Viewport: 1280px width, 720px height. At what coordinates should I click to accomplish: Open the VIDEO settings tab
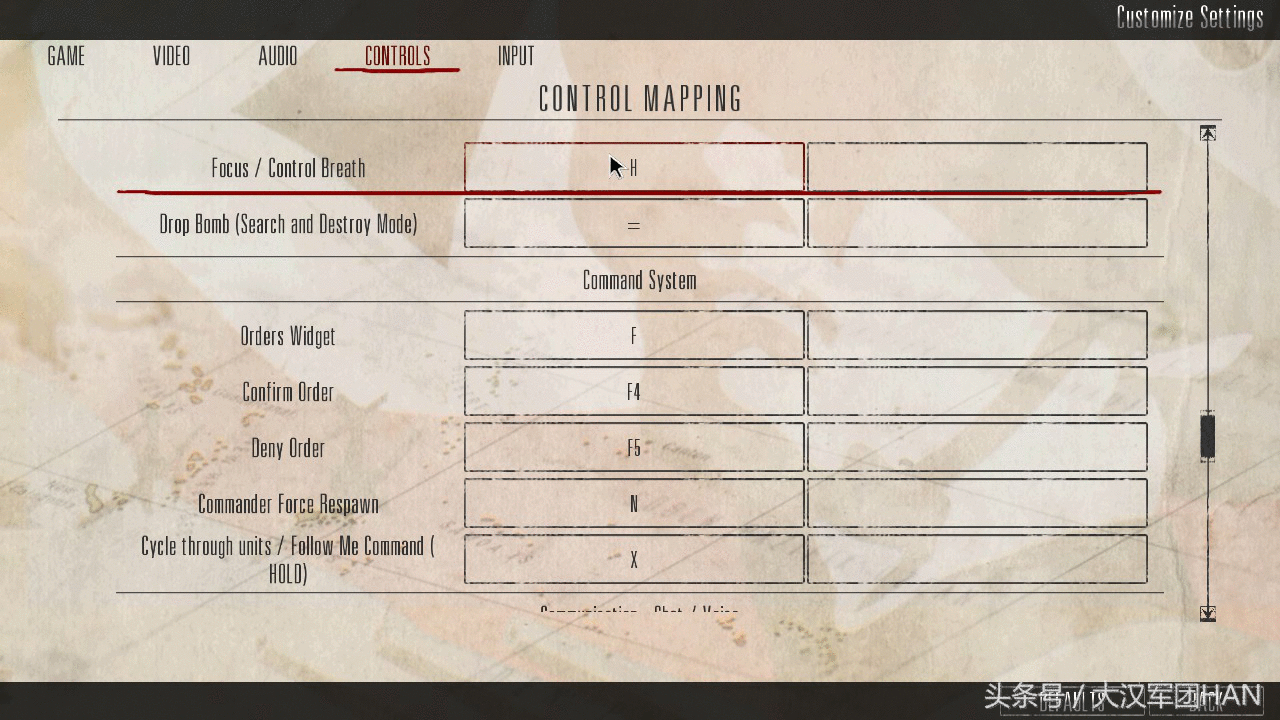pos(171,56)
